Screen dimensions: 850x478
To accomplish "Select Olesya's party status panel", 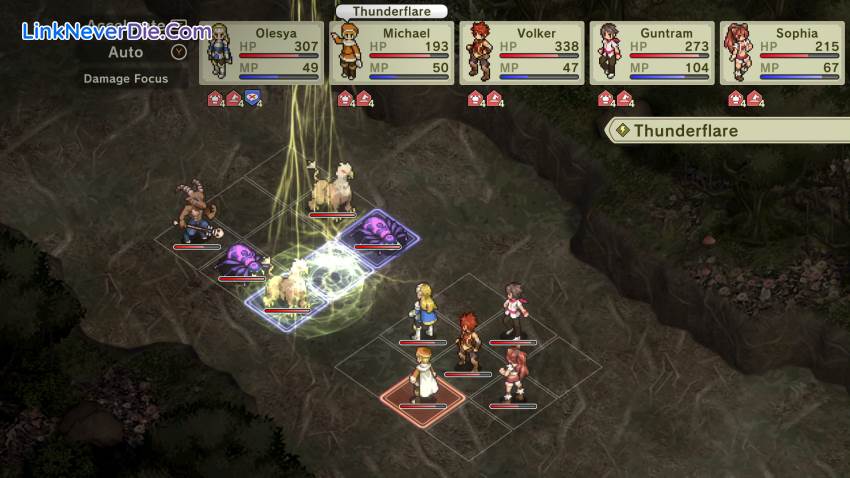I will [x=261, y=53].
